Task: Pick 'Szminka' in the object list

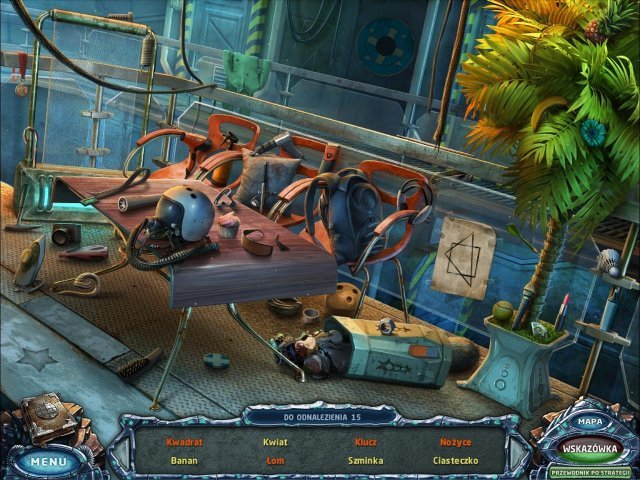Action: 365,461
